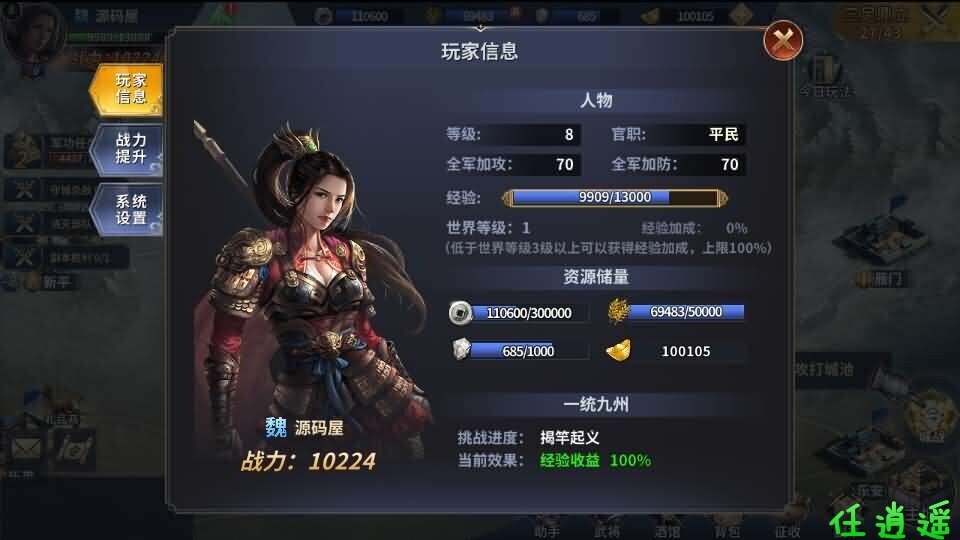Screen dimensions: 960x540
Task: Open 今日玩法 daily activities icon
Action: (826, 76)
